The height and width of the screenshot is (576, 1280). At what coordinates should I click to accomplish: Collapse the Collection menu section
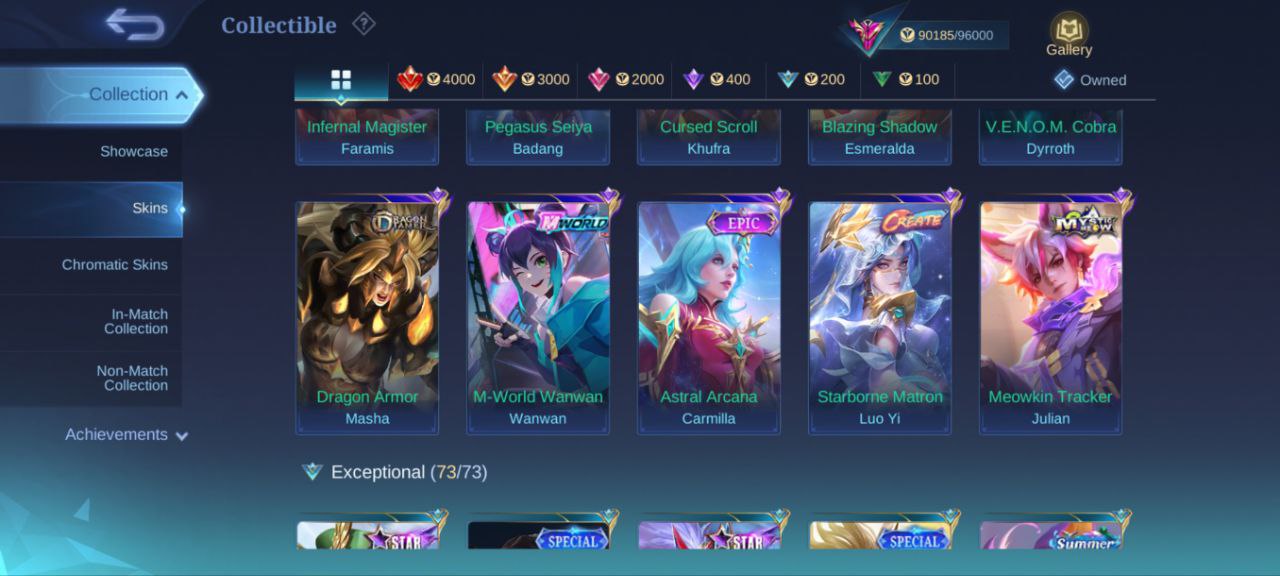(138, 94)
